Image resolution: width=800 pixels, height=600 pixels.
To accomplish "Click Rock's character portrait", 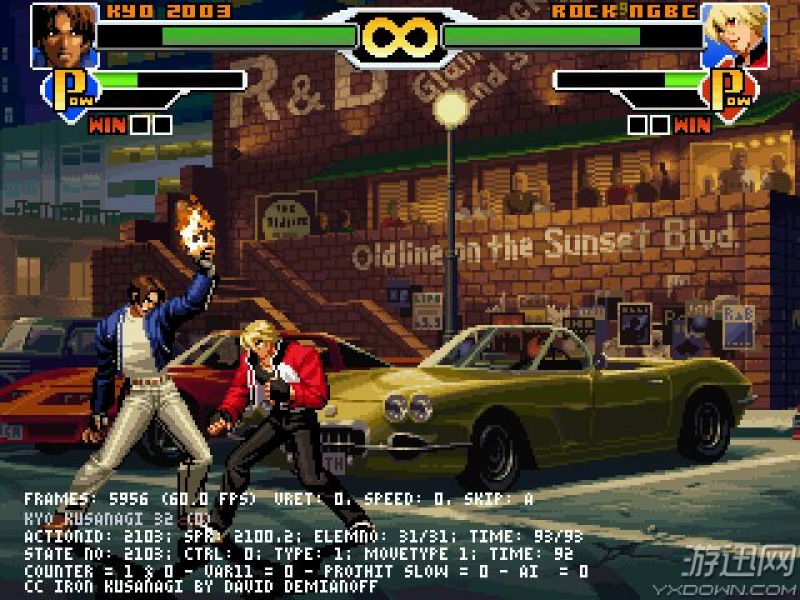I will click(735, 36).
